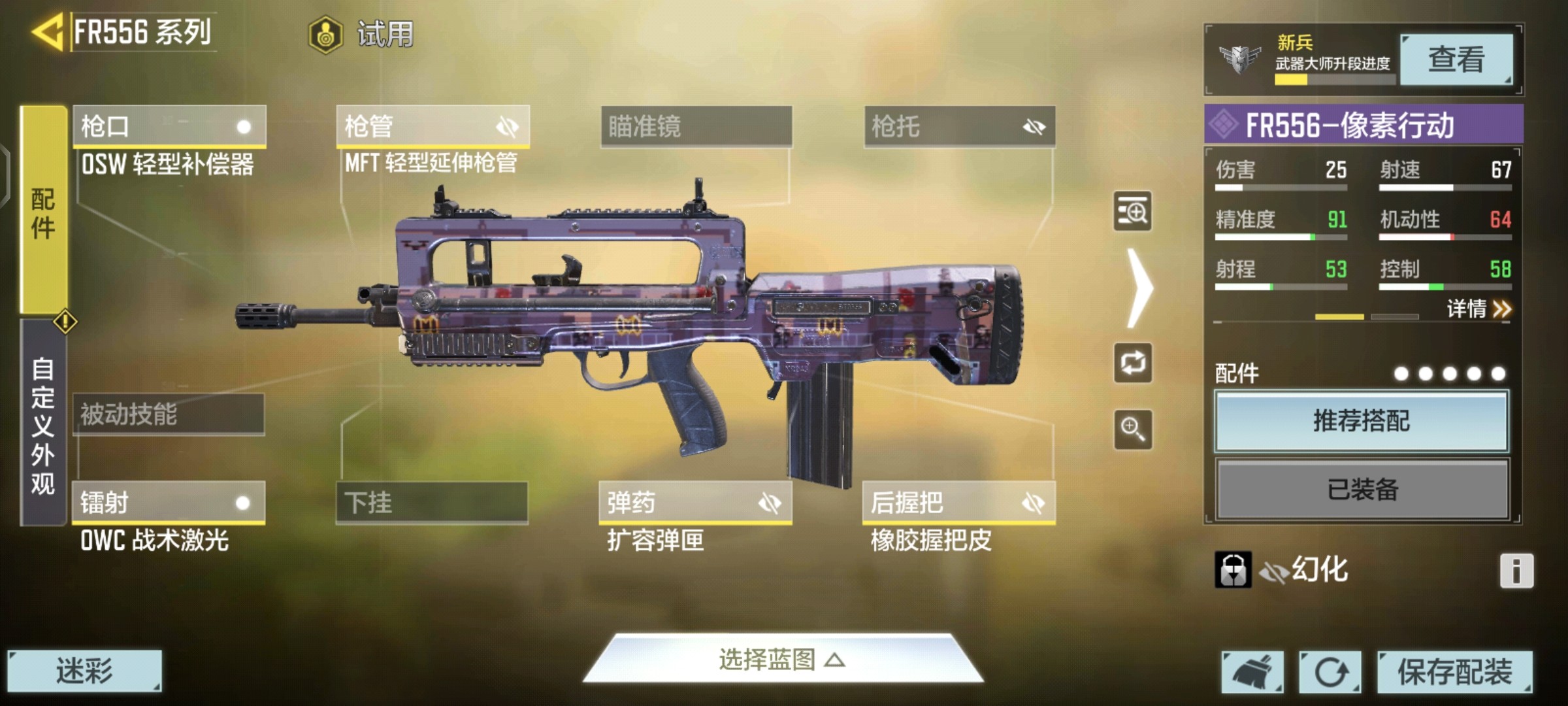Switch to the 自定义外观 tab

coord(43,425)
